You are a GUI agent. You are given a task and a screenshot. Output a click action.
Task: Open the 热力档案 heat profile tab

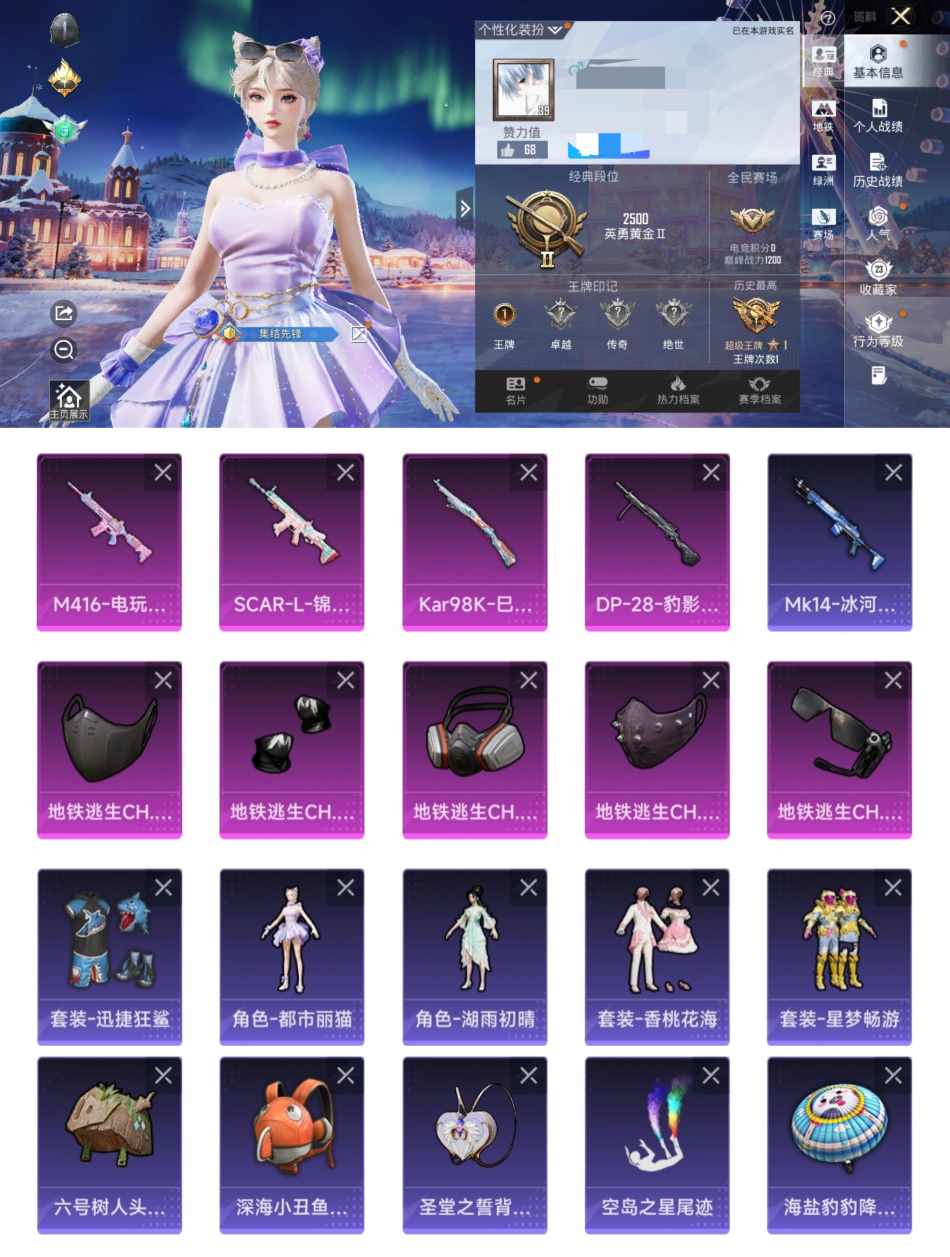tap(678, 391)
